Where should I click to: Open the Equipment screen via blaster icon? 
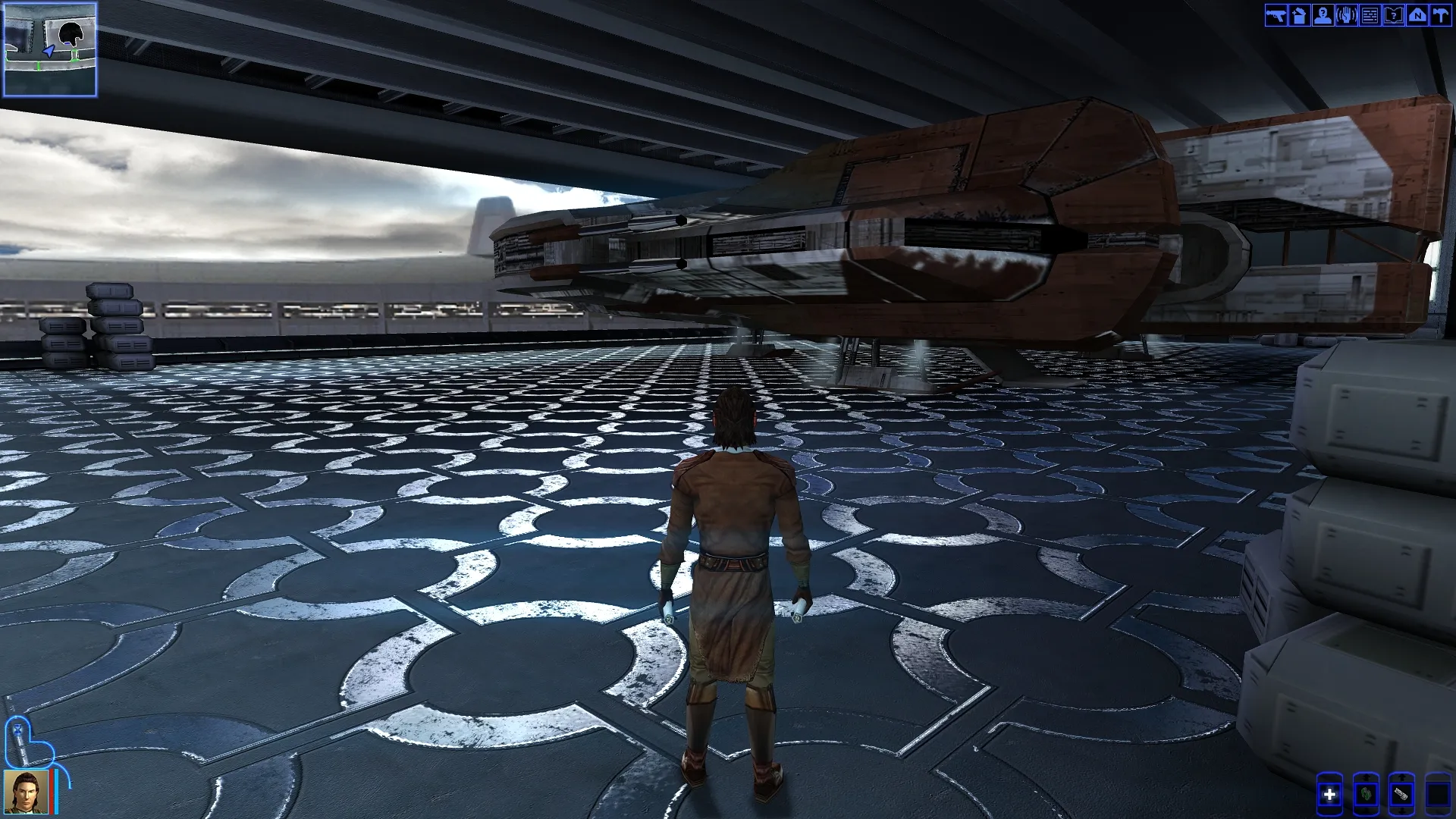pos(1276,15)
